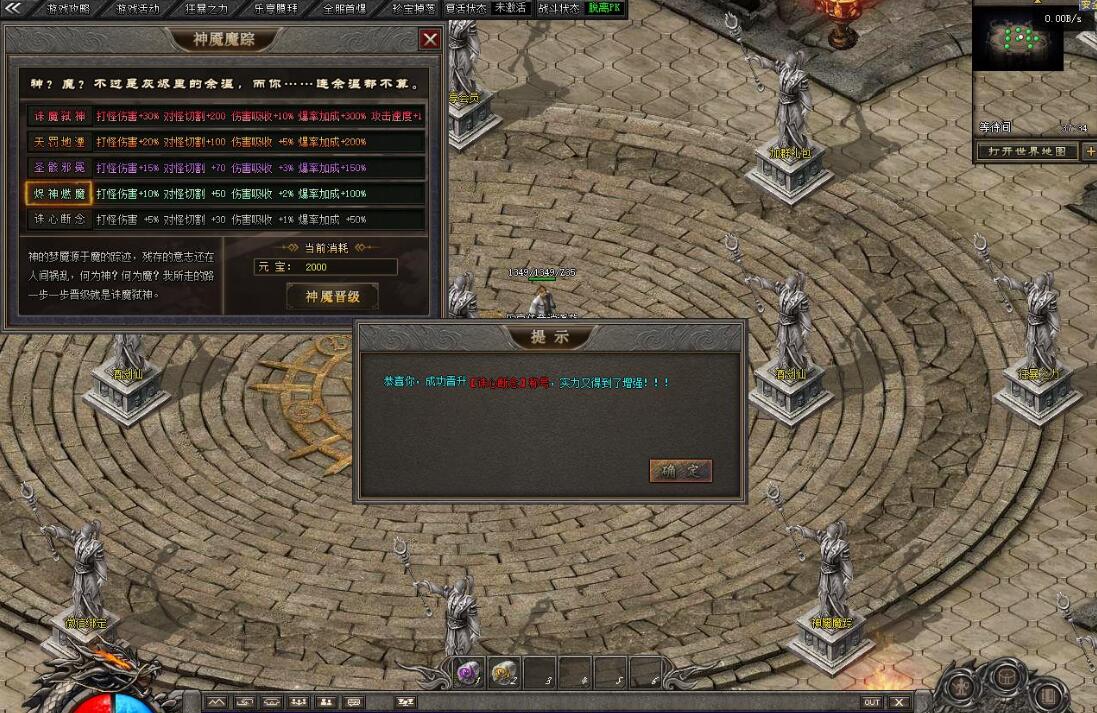The height and width of the screenshot is (713, 1097).
Task: Click the OUT button on the bottom bar
Action: tap(872, 703)
